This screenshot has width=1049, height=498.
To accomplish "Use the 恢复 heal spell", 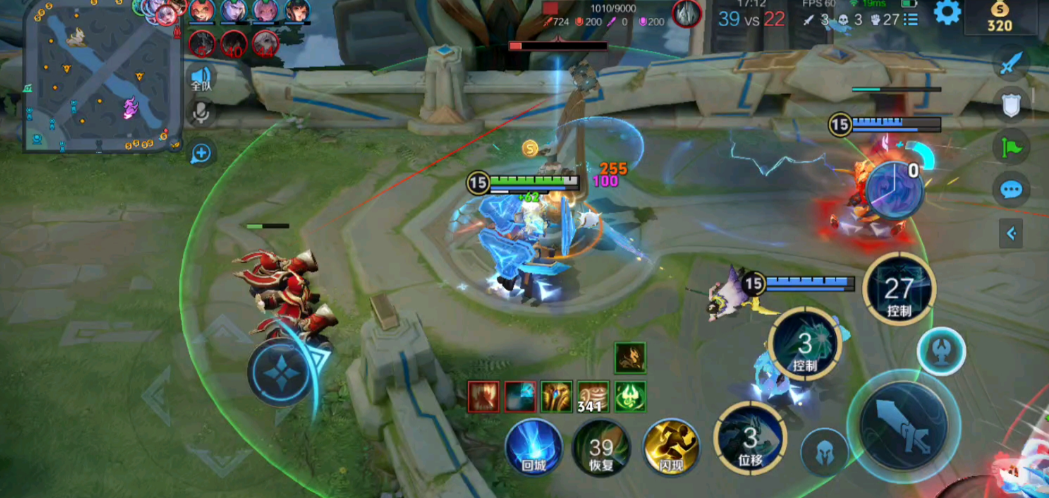I will coord(601,446).
